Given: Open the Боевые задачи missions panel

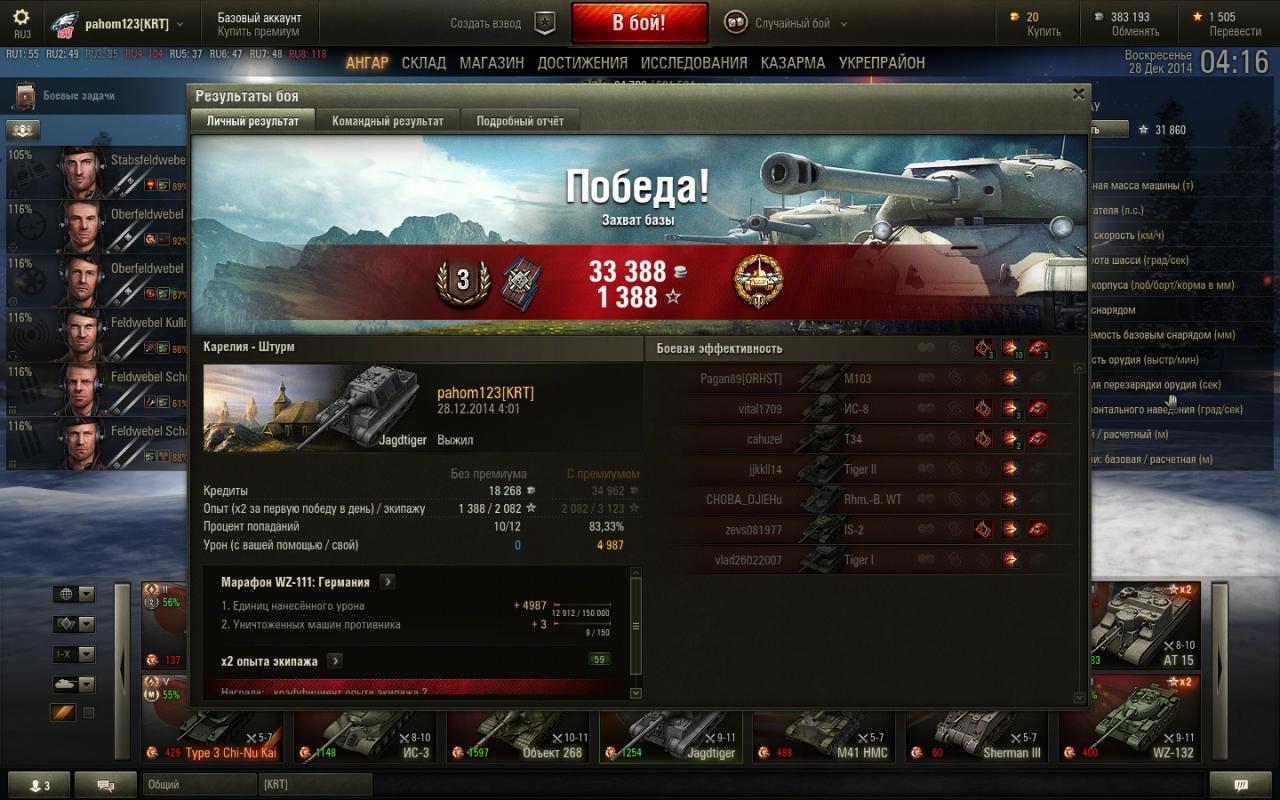Looking at the screenshot, I should tap(78, 96).
